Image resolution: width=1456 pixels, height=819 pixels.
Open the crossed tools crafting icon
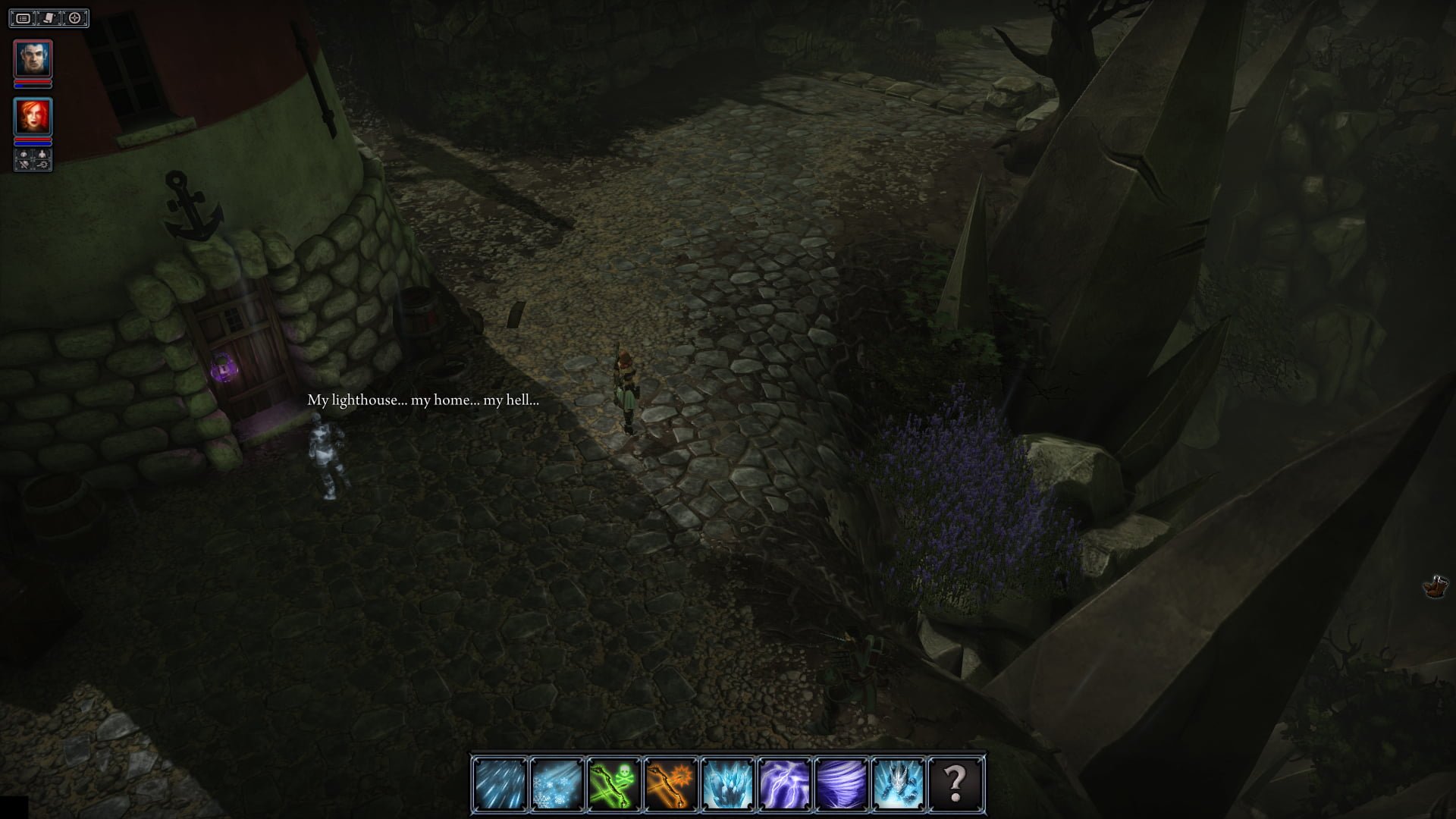tap(24, 164)
